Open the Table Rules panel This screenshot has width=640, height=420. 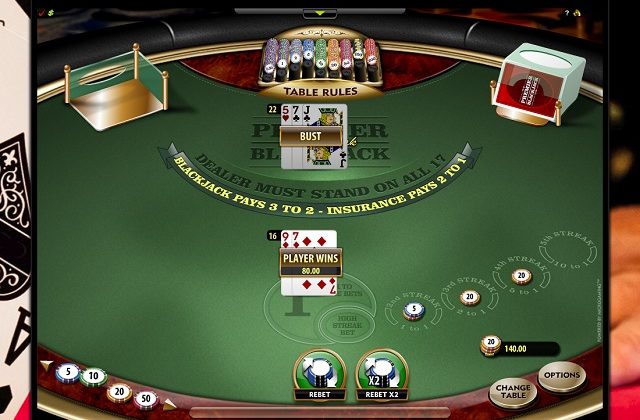[x=320, y=90]
